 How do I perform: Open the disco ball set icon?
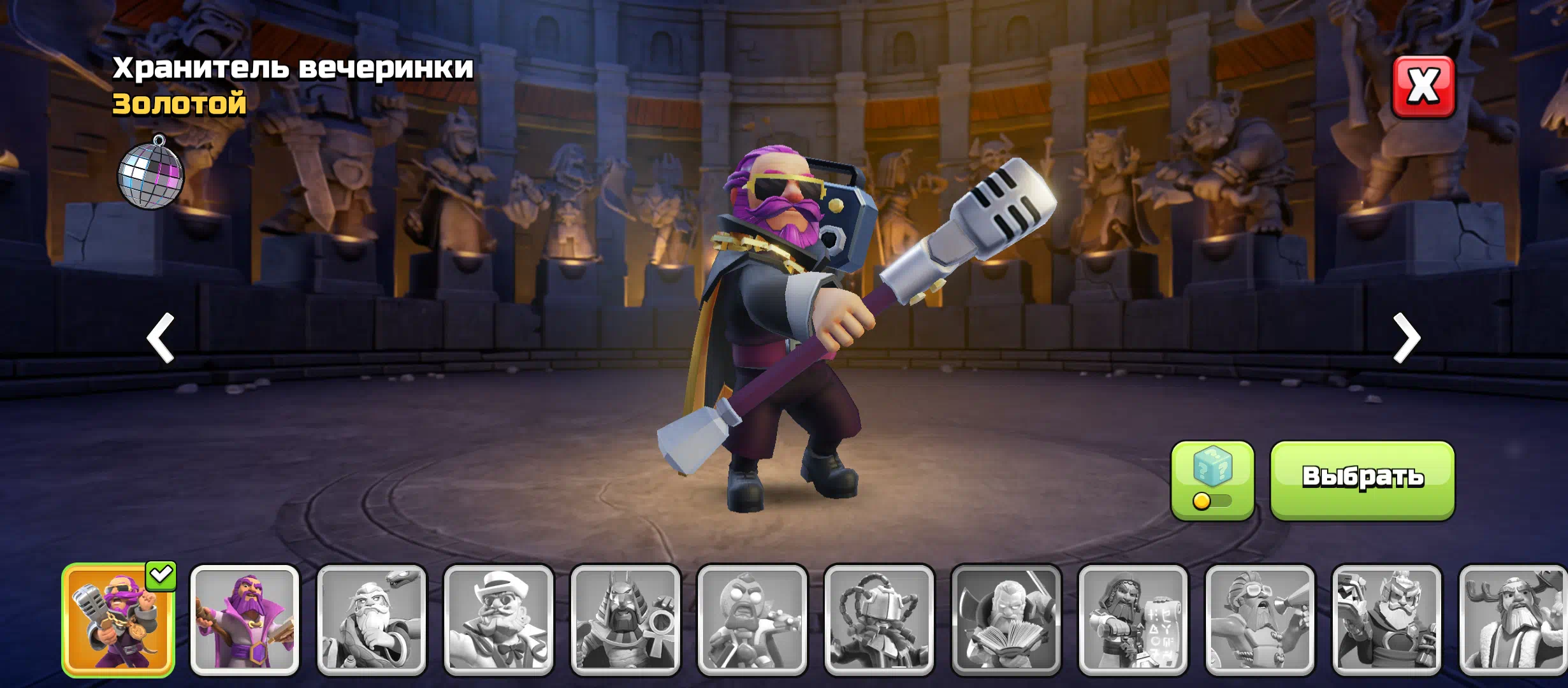click(x=151, y=173)
